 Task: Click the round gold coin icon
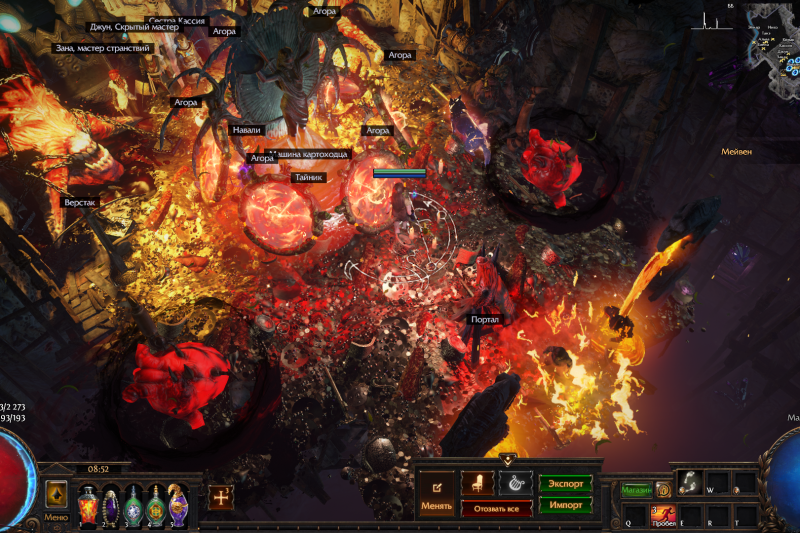point(663,490)
